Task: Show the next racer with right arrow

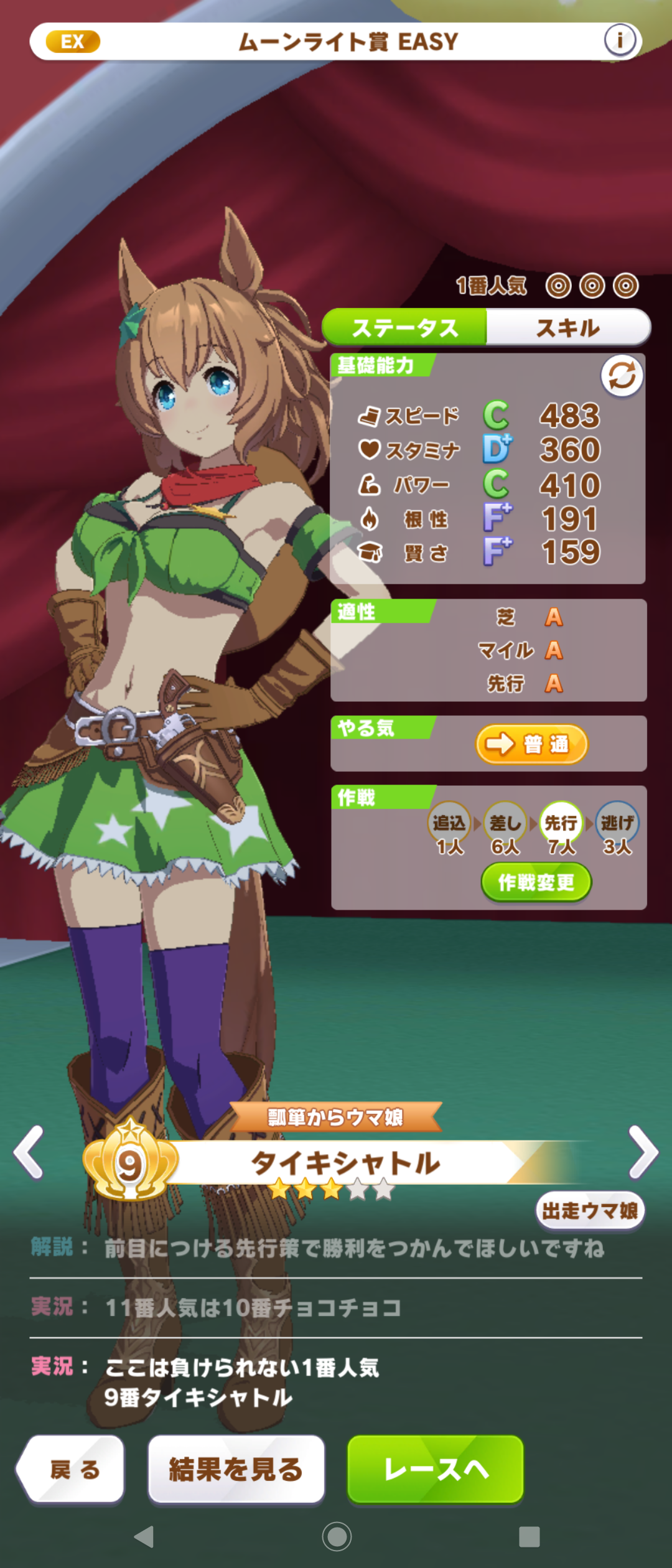Action: 643,1152
